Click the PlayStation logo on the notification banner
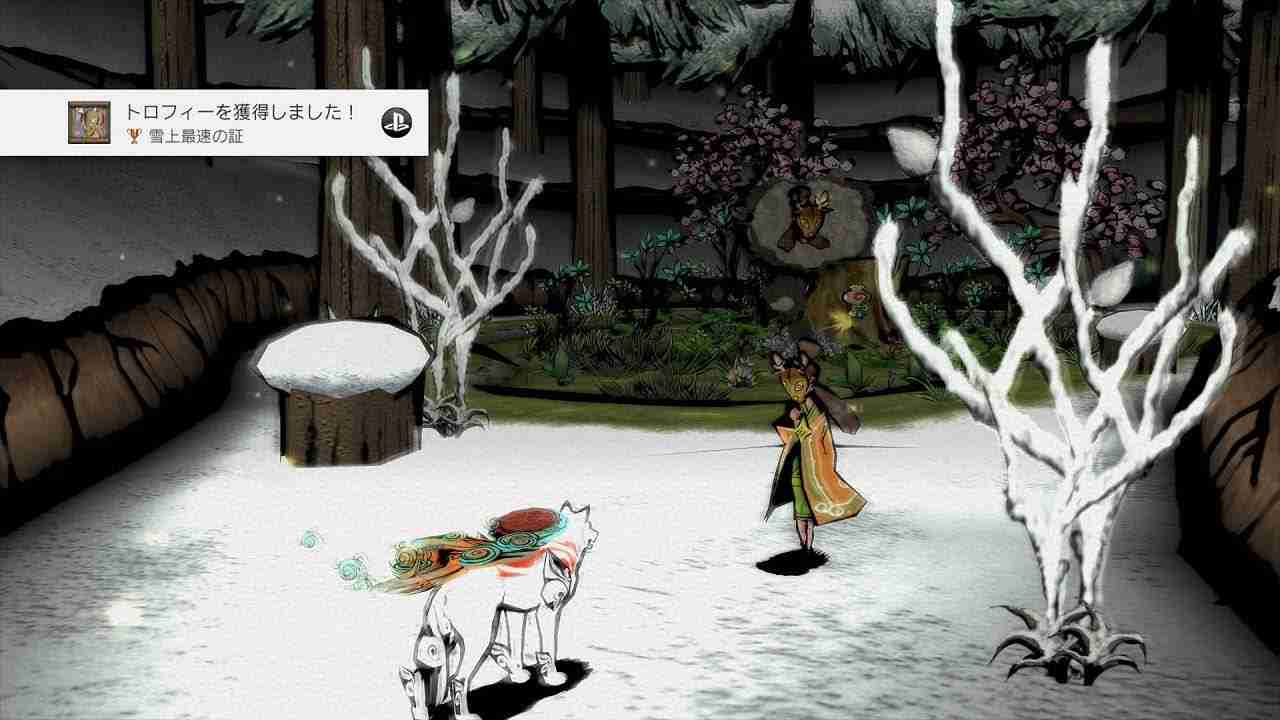The image size is (1280, 720). (399, 122)
